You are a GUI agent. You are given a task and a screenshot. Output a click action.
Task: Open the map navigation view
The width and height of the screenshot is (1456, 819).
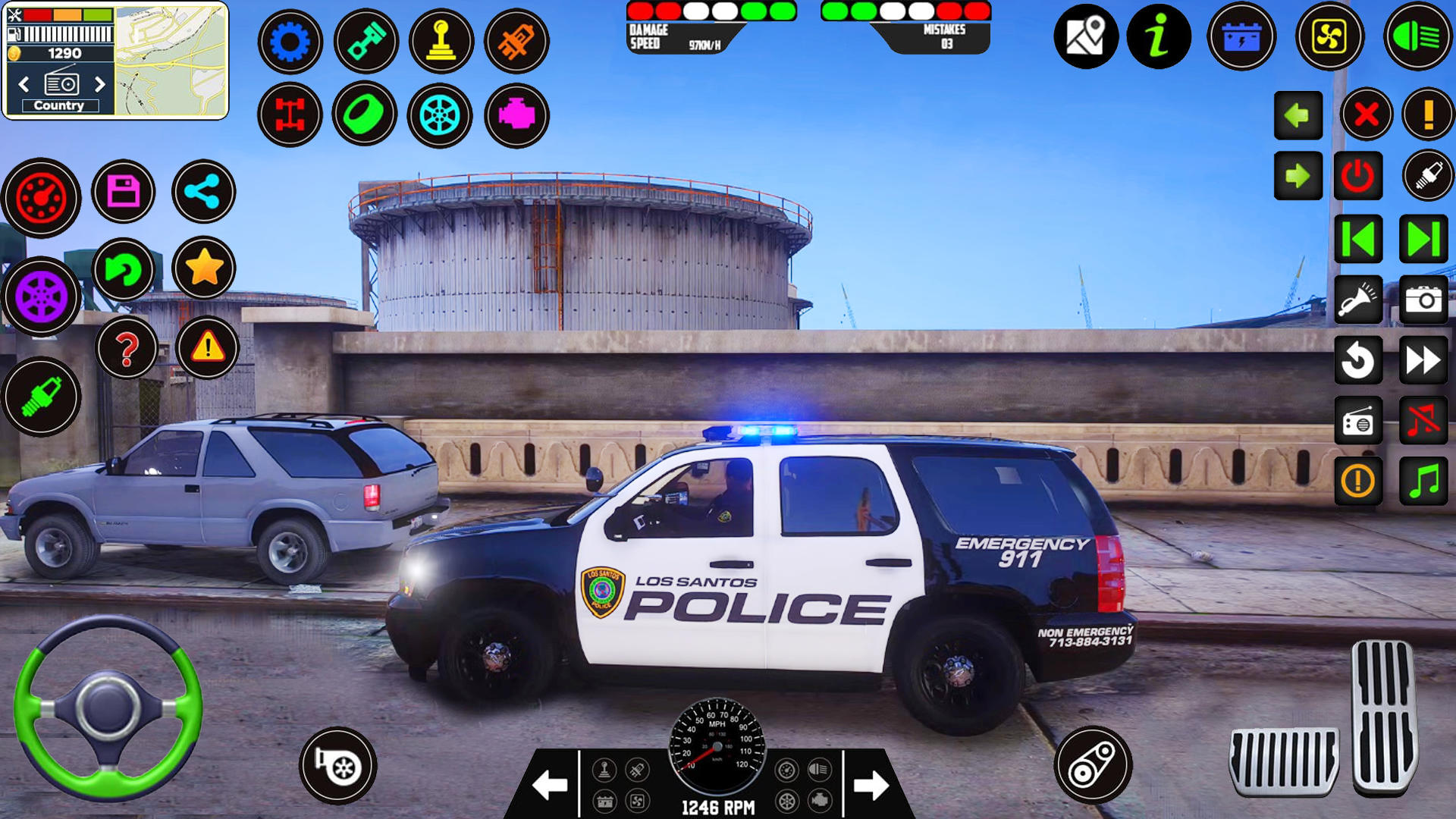(1087, 34)
